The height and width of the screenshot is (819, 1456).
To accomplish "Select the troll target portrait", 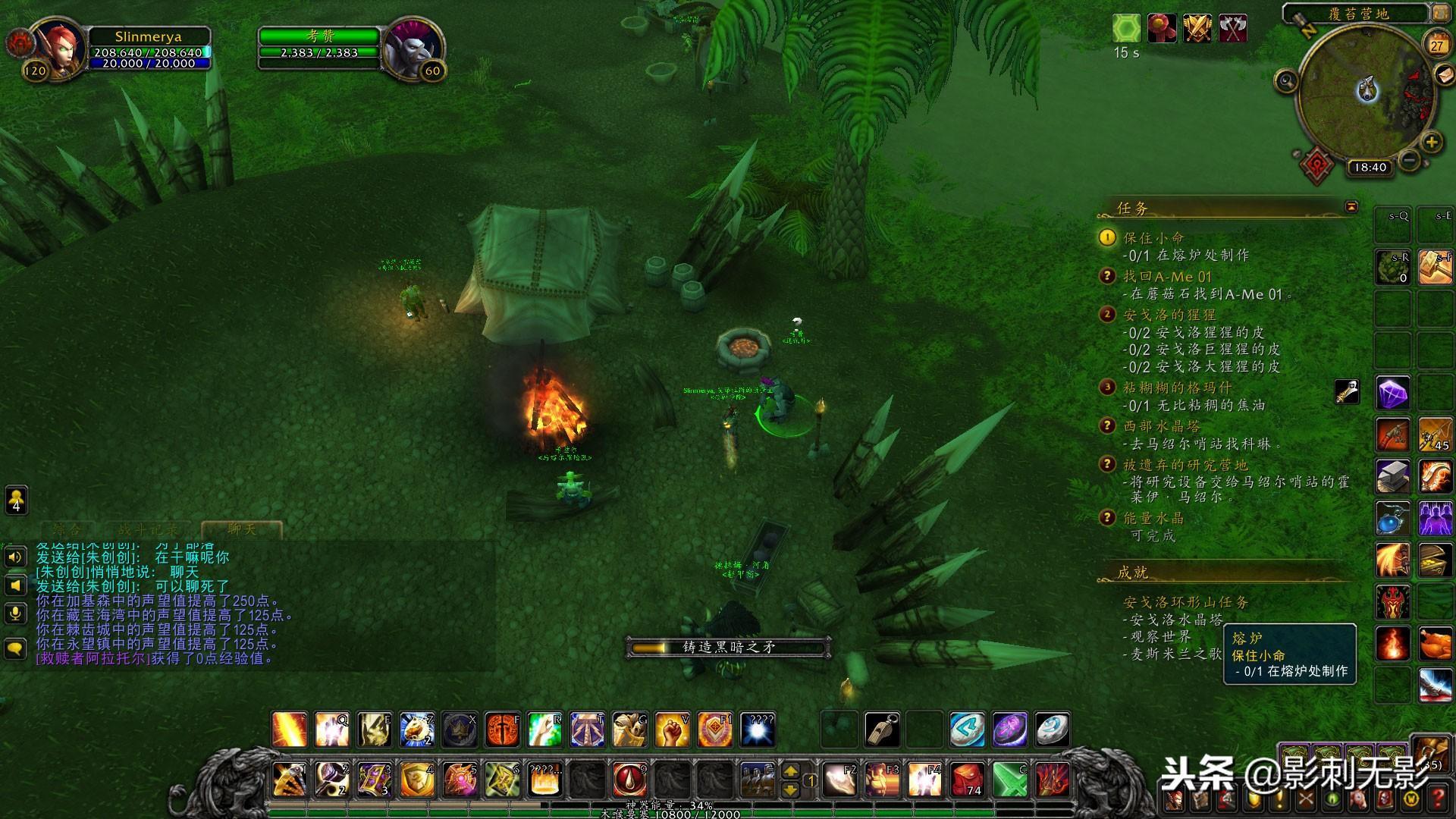I will (x=412, y=47).
